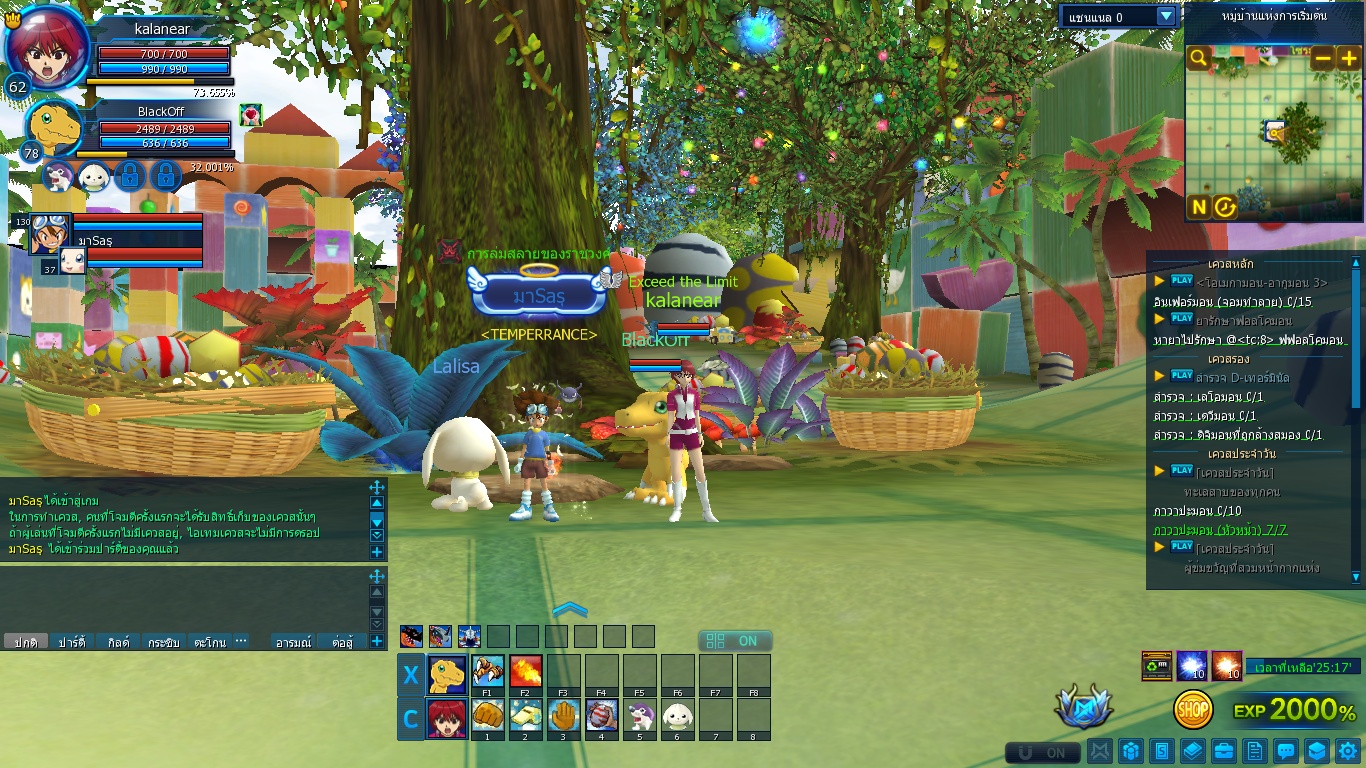Activate the claw attack skill on F1

[x=488, y=671]
